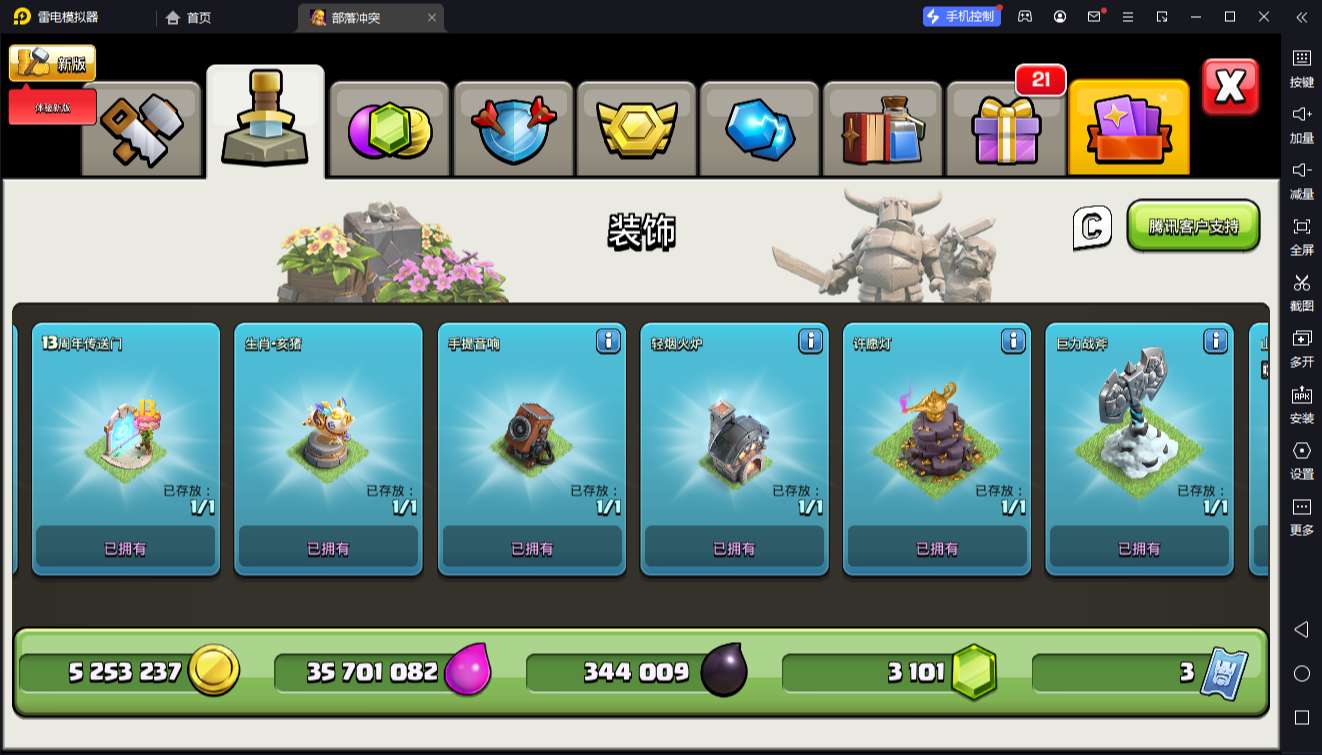The image size is (1322, 755).
Task: Switch to the blue crystal ore tab
Action: click(760, 130)
